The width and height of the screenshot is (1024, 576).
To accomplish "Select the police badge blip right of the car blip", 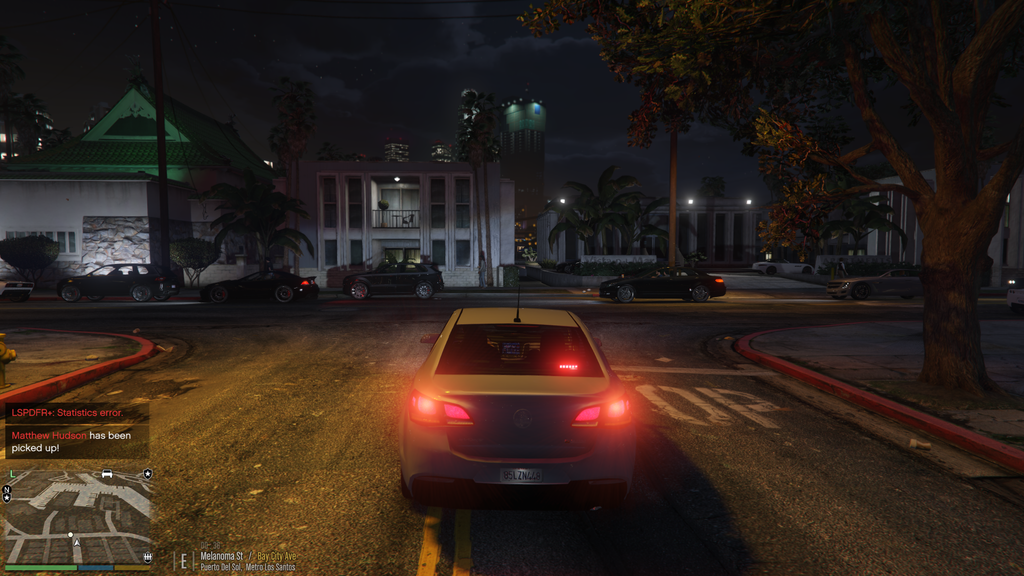I will pos(147,474).
